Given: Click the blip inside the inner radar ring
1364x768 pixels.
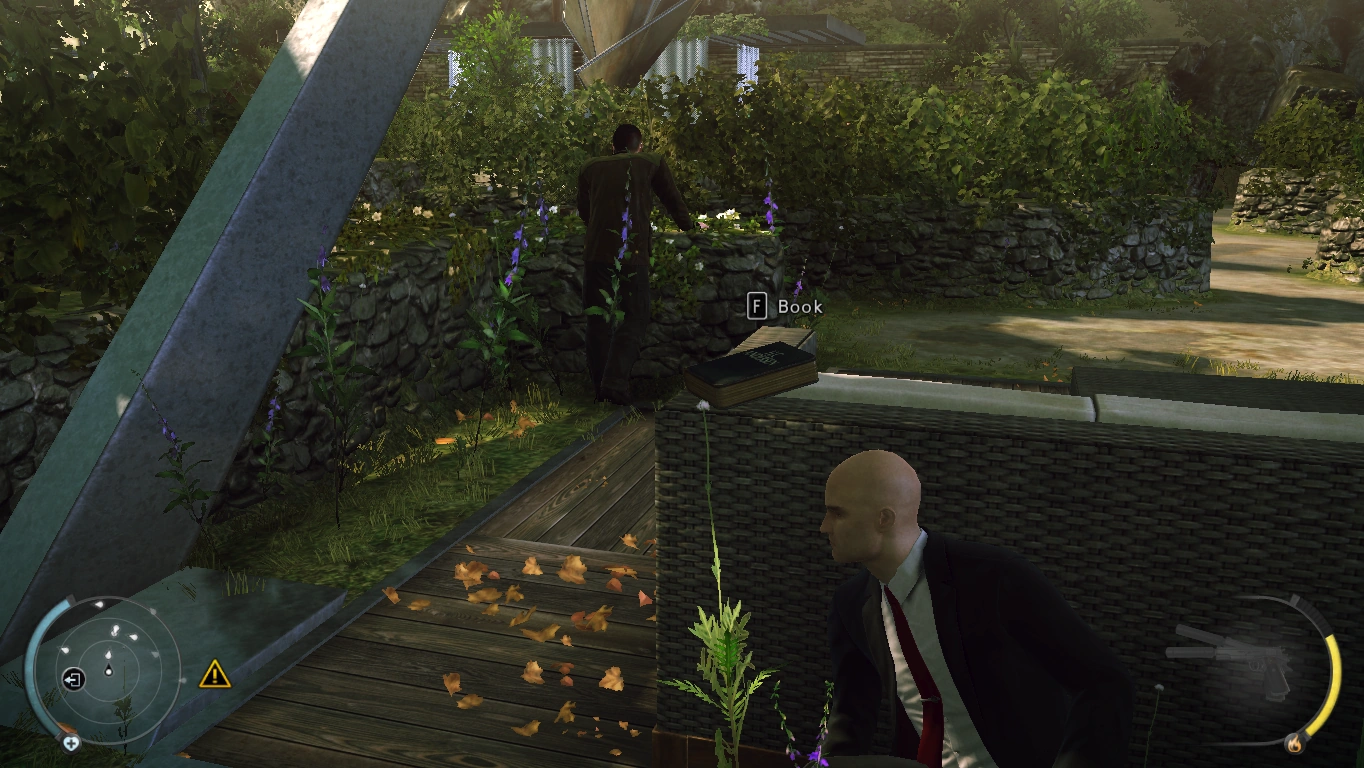Looking at the screenshot, I should coord(109,654).
